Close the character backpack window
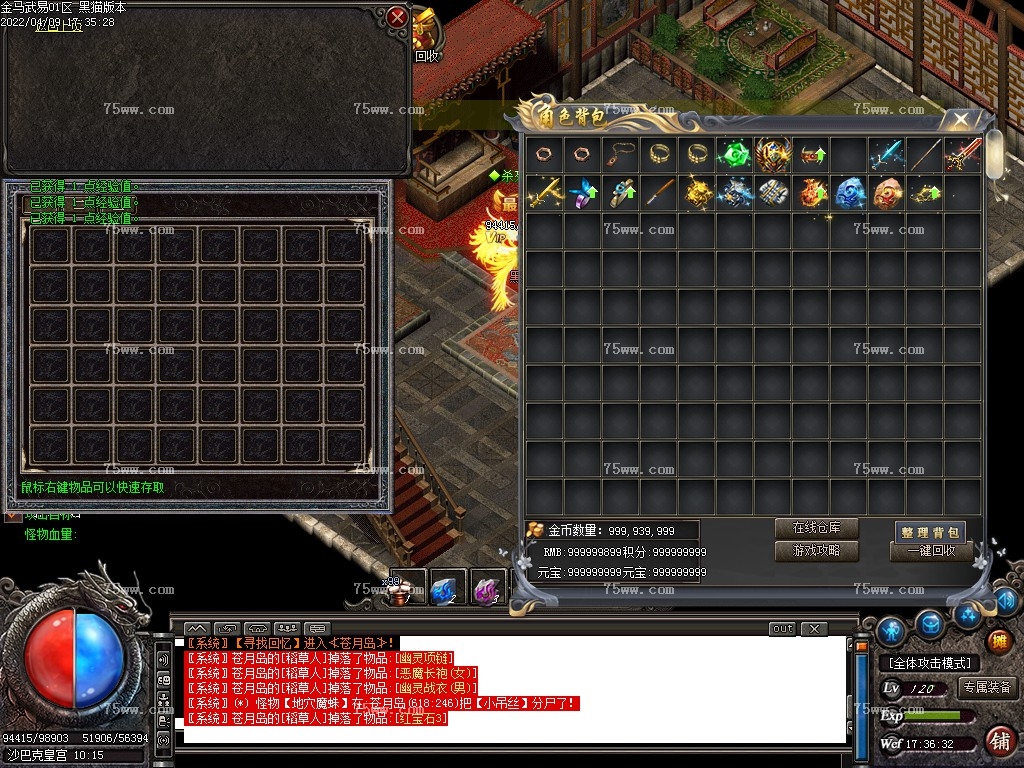This screenshot has width=1024, height=768. (961, 119)
